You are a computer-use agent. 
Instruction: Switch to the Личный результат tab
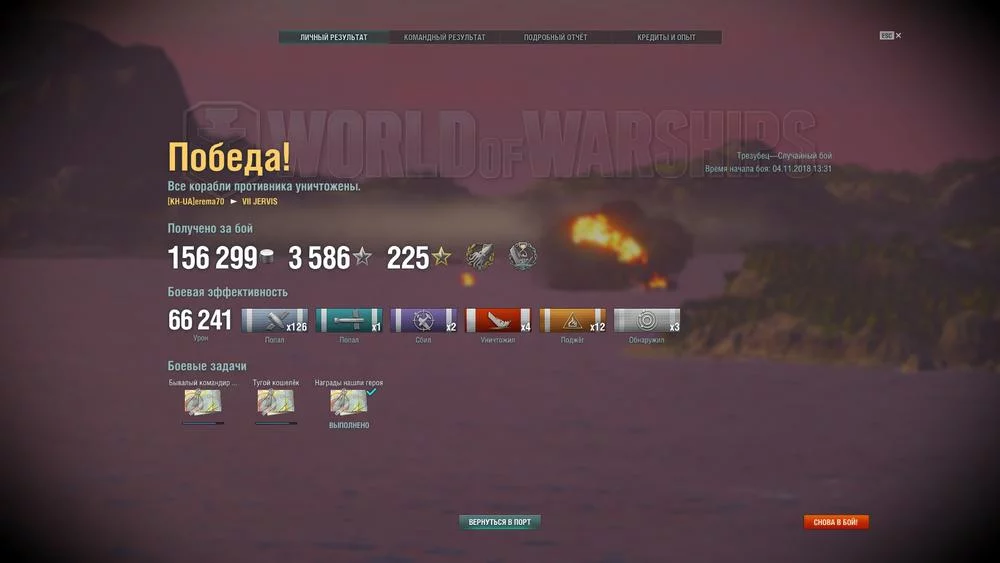(x=334, y=38)
